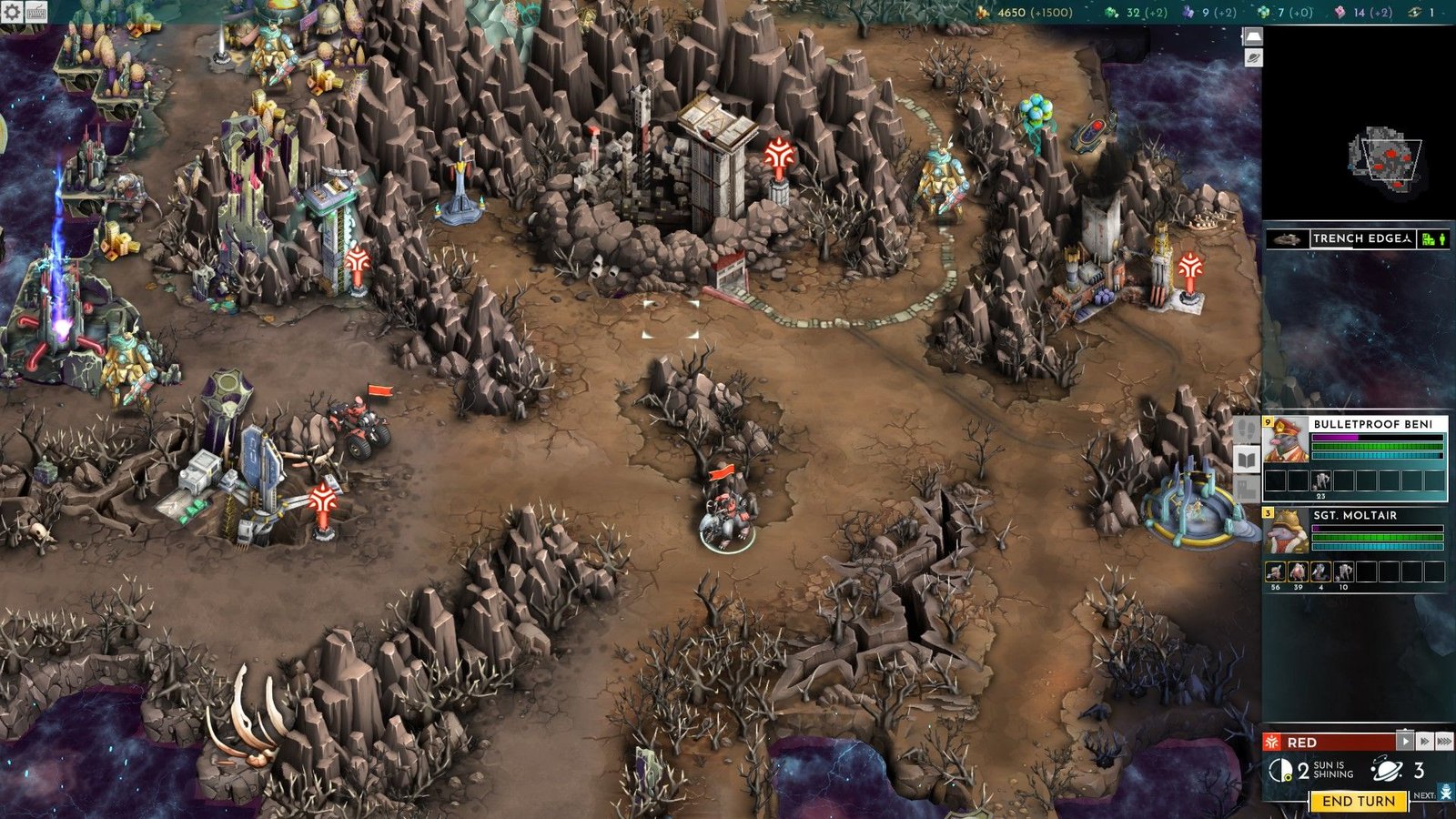Open the footprints movement tab
The image size is (1456, 819).
pos(1247,429)
